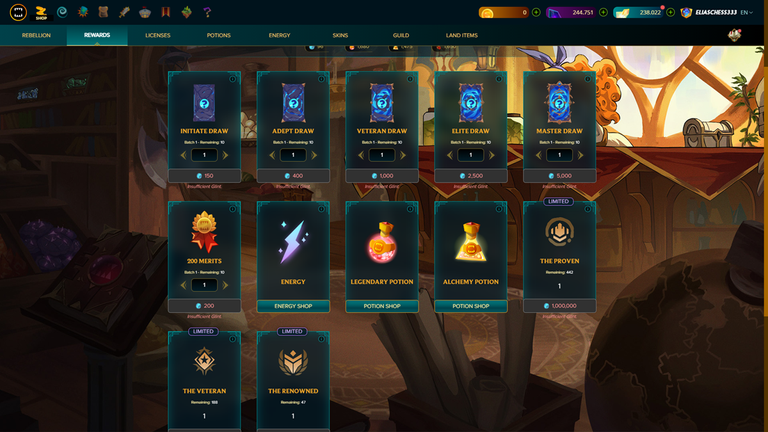This screenshot has height=432, width=768.
Task: Select the Veteran Draw quantity field
Action: 382,155
